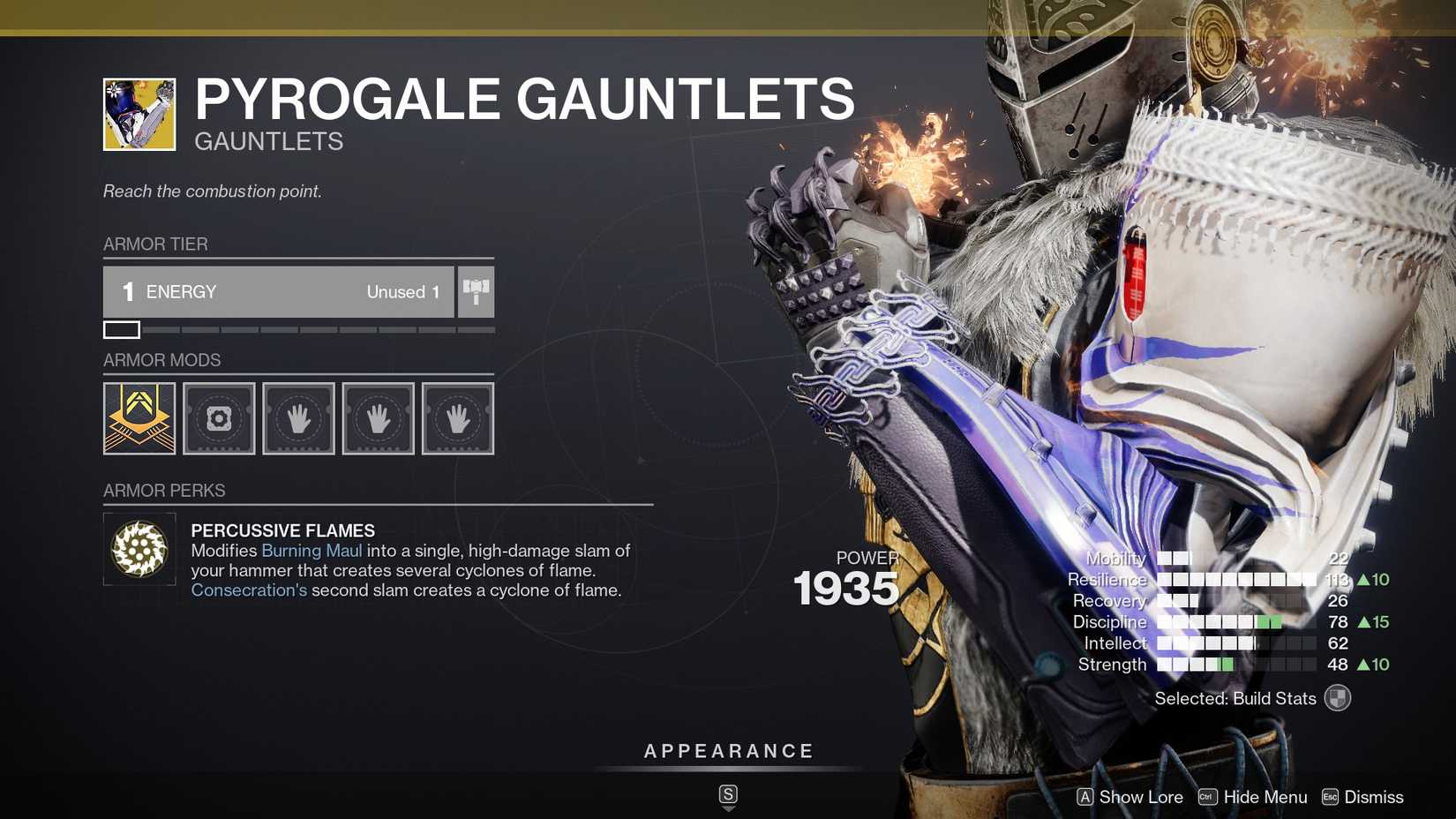This screenshot has height=819, width=1456.
Task: Click the general armor mod socket
Action: point(218,417)
